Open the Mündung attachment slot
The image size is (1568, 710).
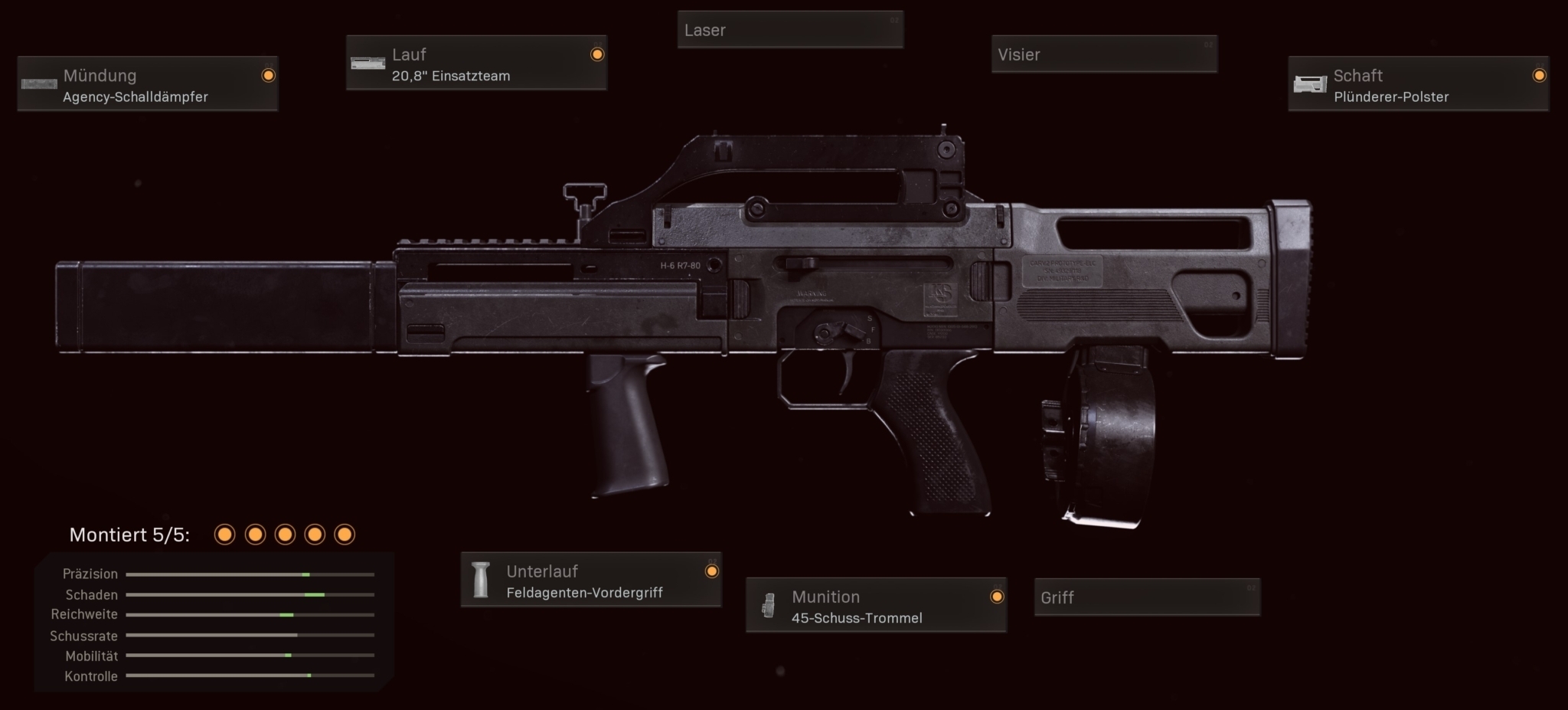[148, 84]
